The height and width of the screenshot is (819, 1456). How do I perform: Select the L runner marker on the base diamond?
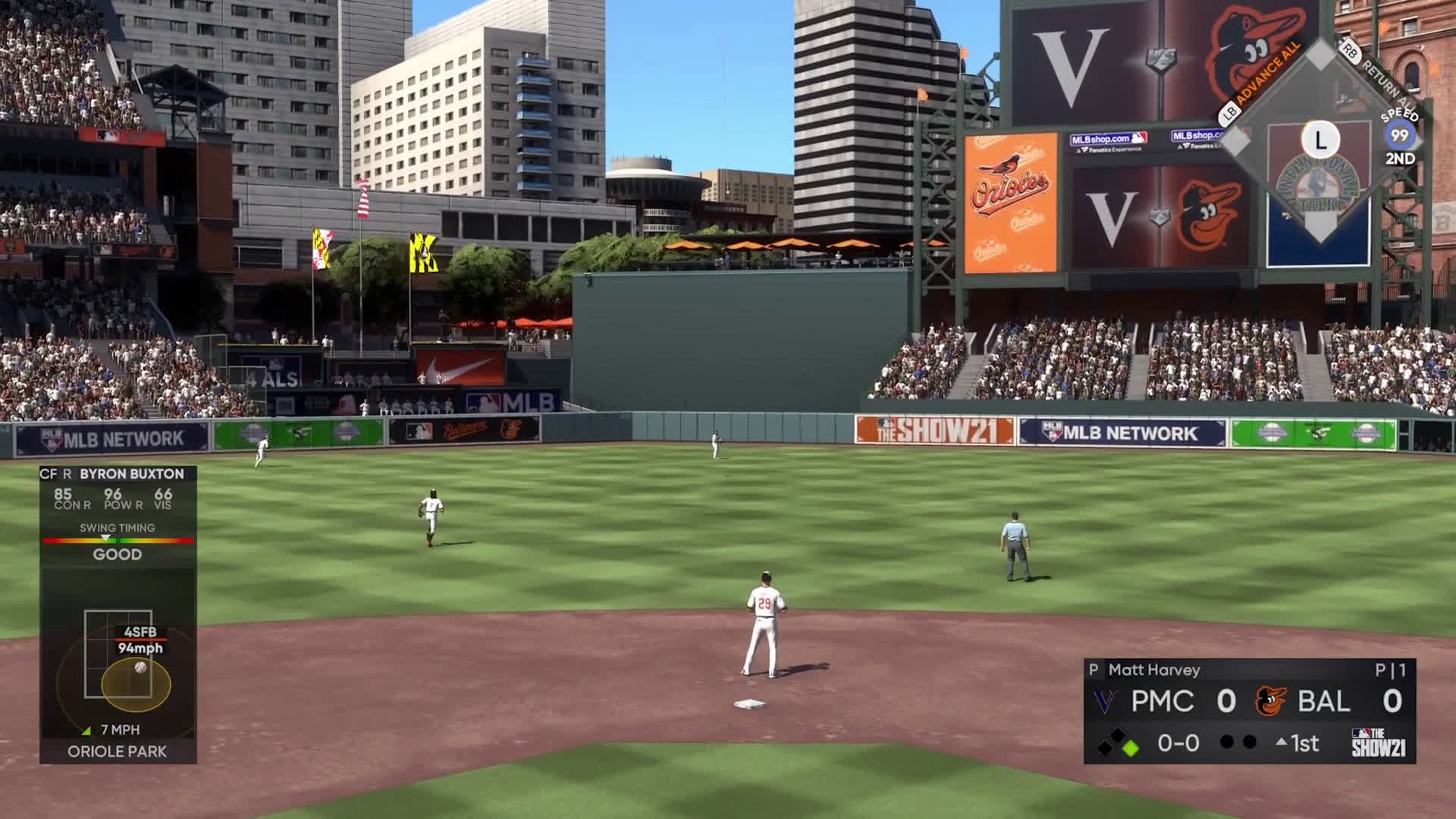(1320, 140)
